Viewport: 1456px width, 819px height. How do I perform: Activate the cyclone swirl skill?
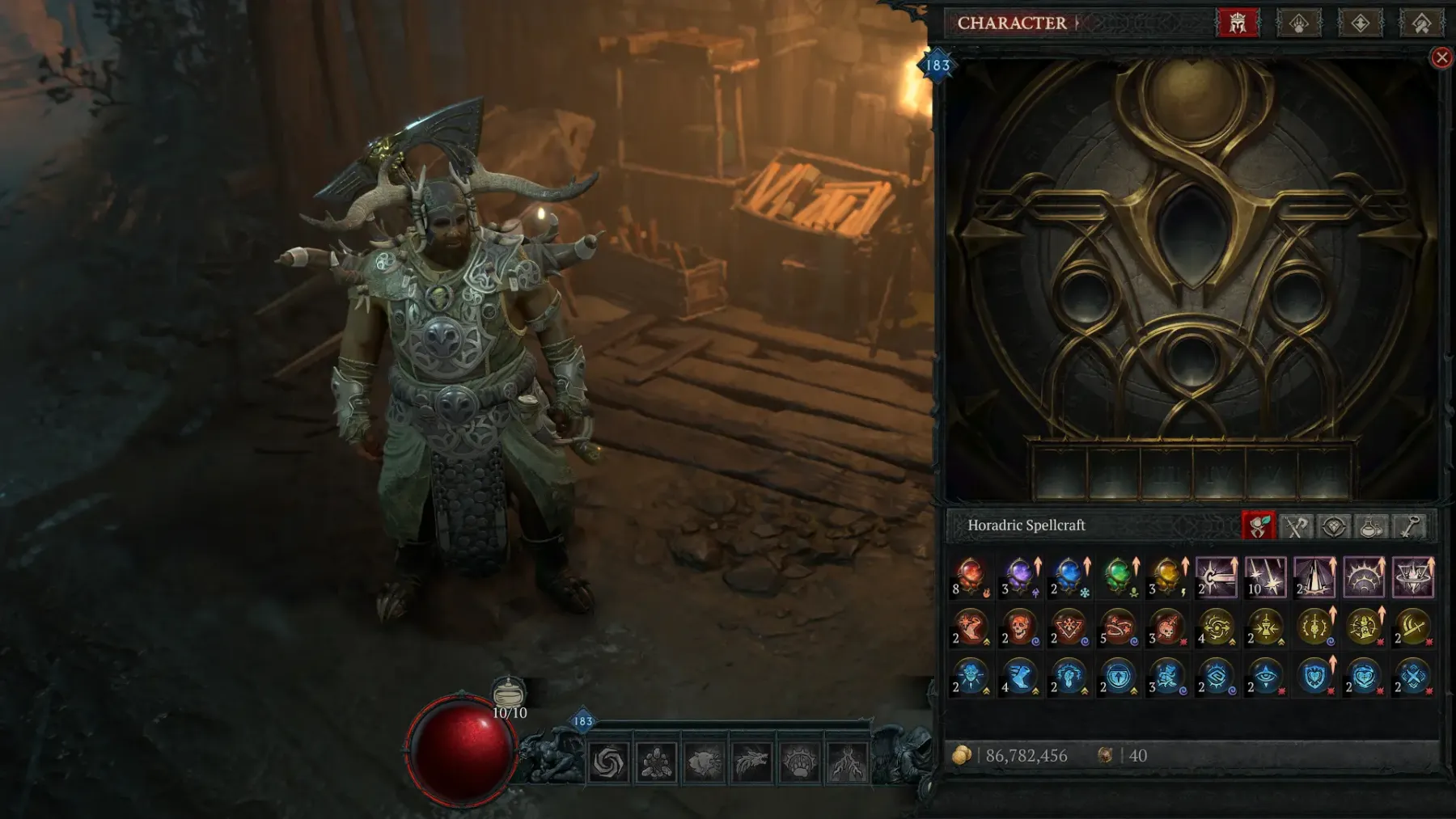click(x=608, y=762)
